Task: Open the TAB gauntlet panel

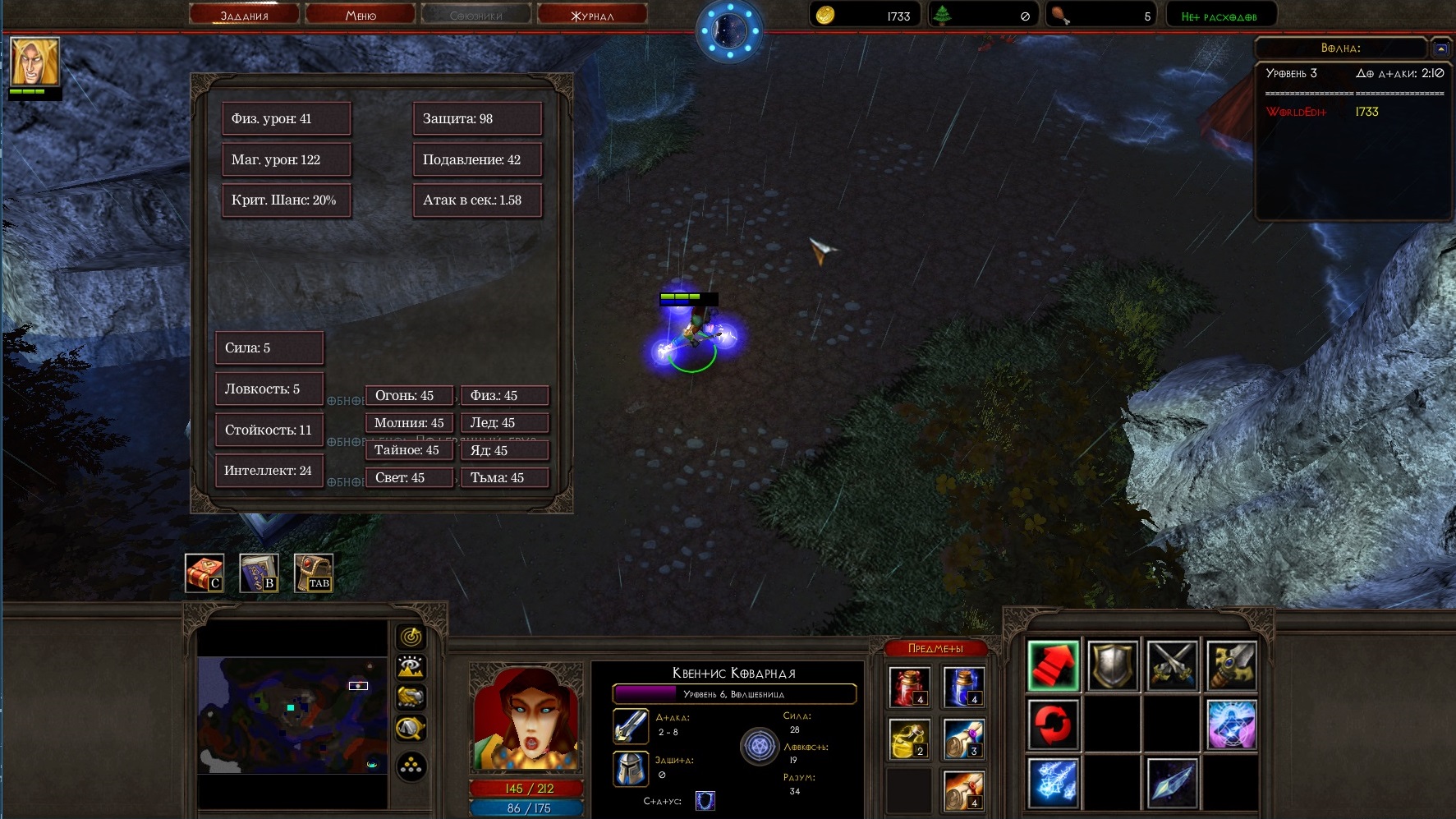Action: [314, 573]
